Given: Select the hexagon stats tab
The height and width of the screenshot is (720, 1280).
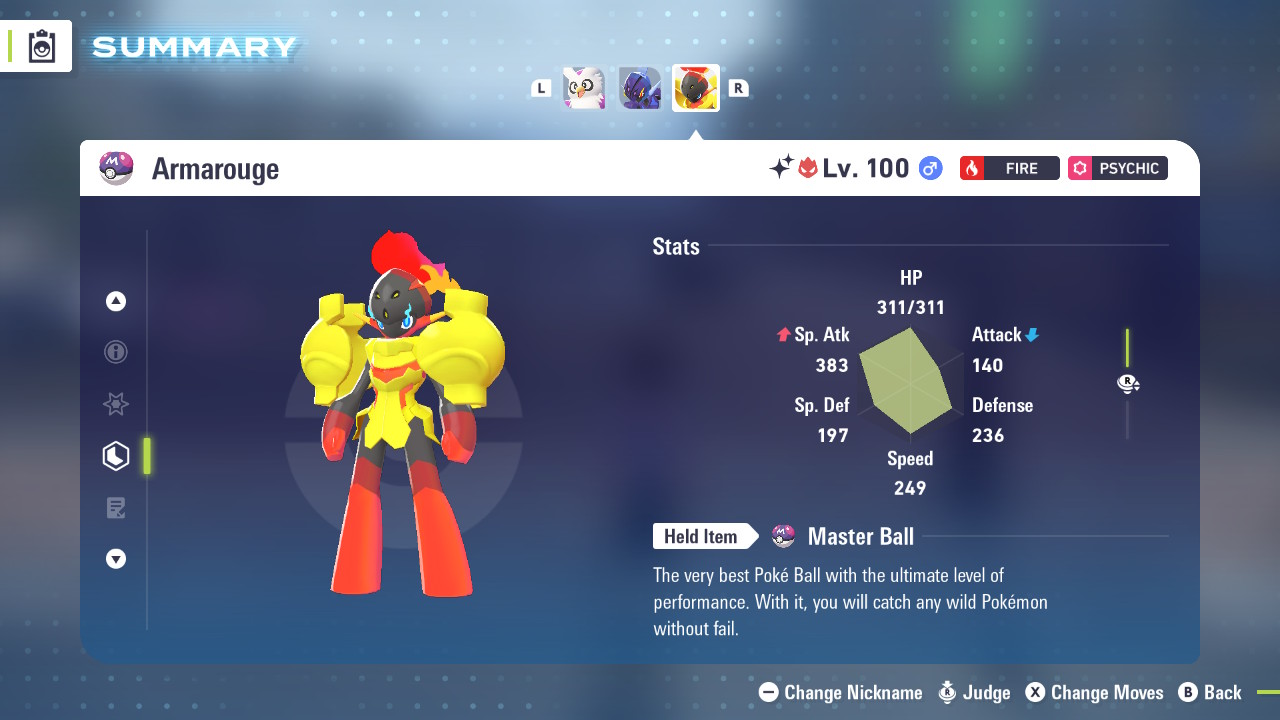Looking at the screenshot, I should (x=116, y=456).
